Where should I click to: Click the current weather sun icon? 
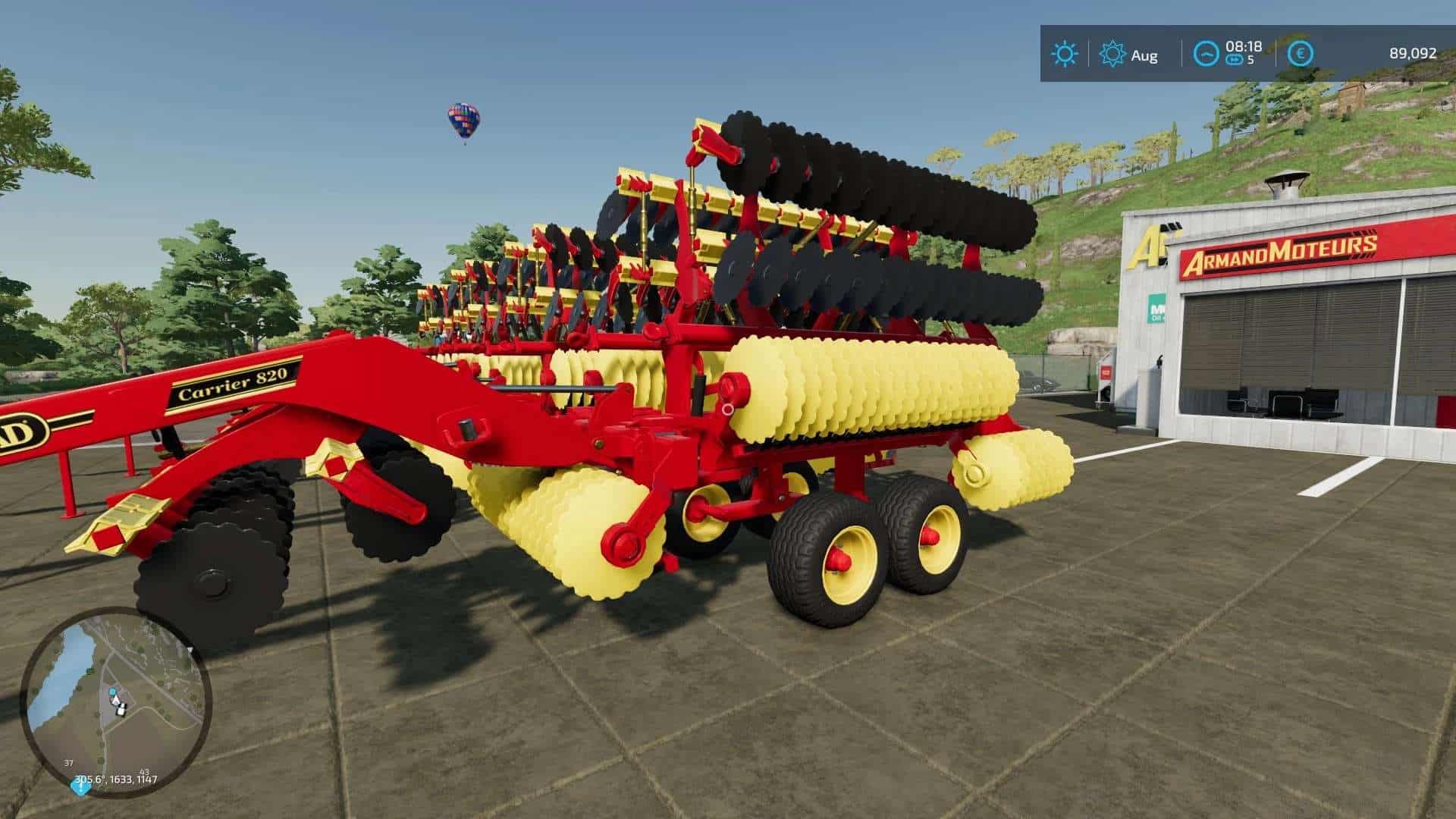(1066, 52)
